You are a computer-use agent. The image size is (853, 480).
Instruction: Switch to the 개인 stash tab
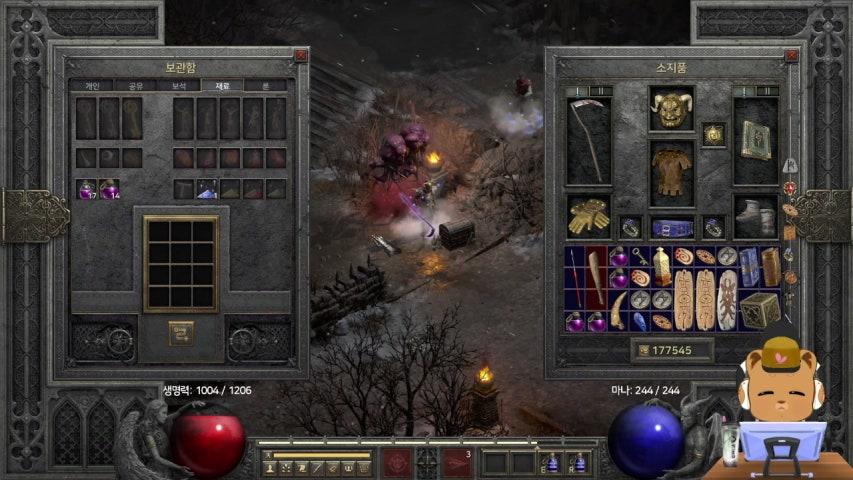pos(91,86)
